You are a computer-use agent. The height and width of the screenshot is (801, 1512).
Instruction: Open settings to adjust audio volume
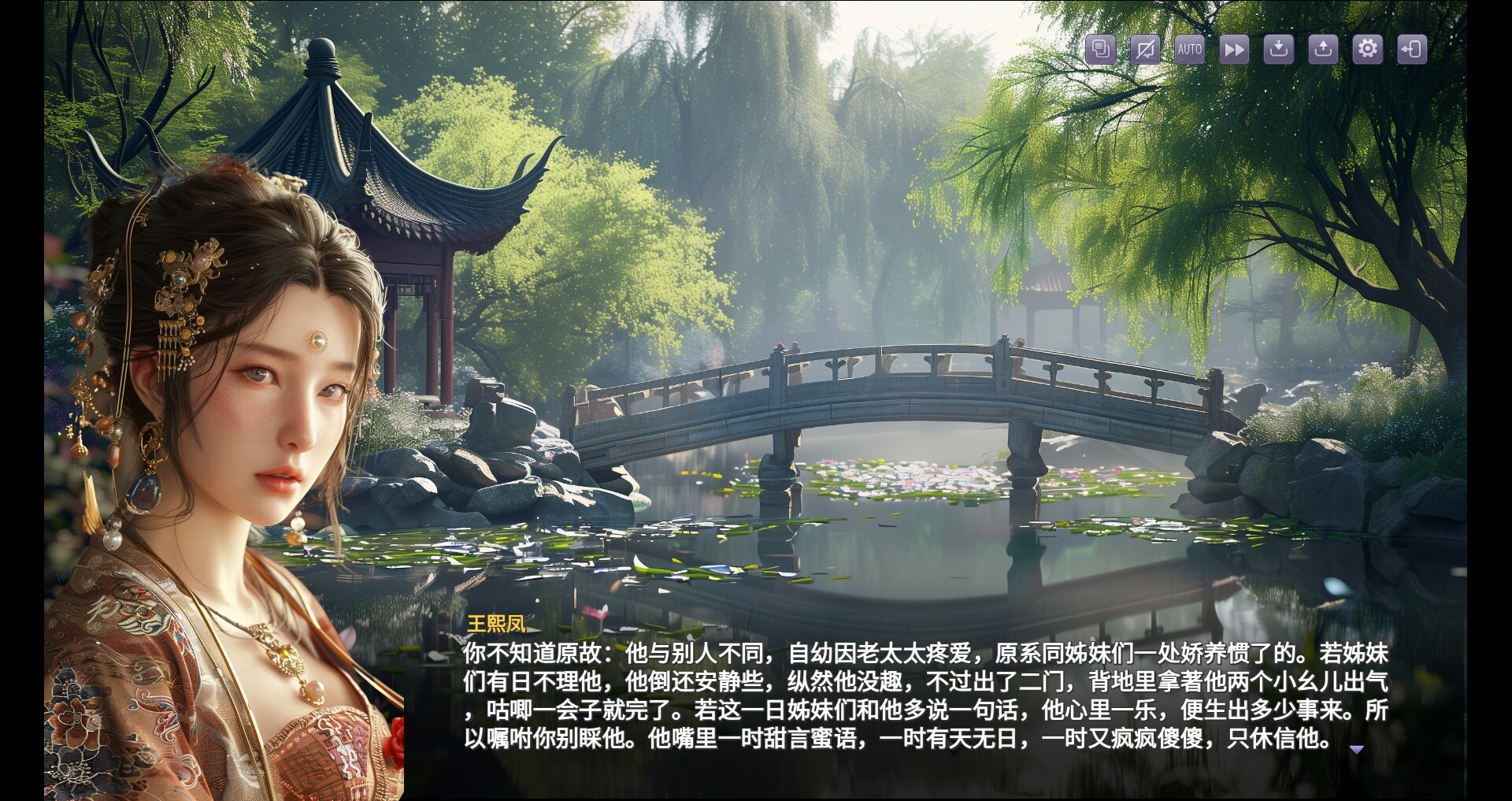click(1367, 50)
